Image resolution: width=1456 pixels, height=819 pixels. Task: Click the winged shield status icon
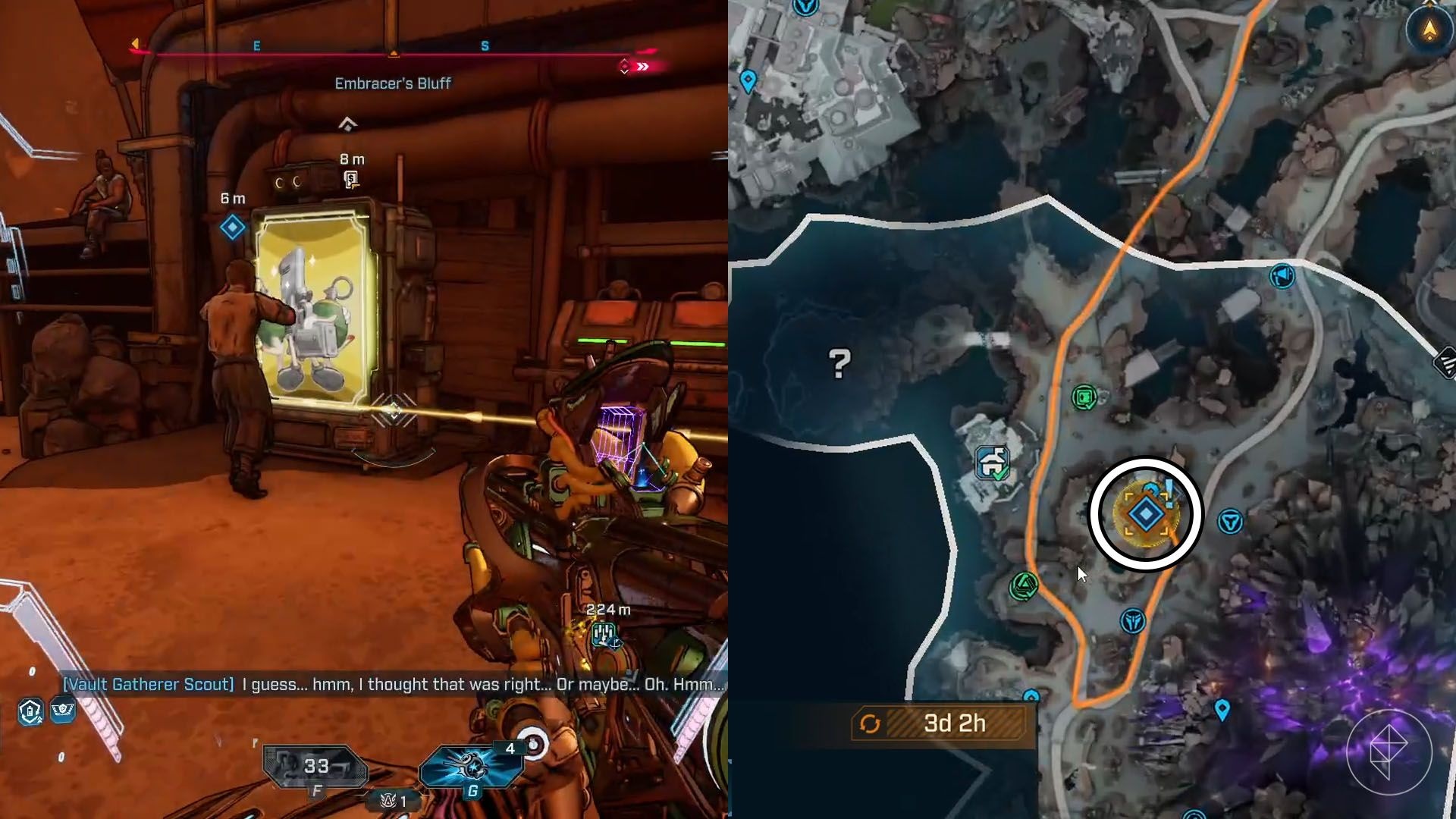63,710
